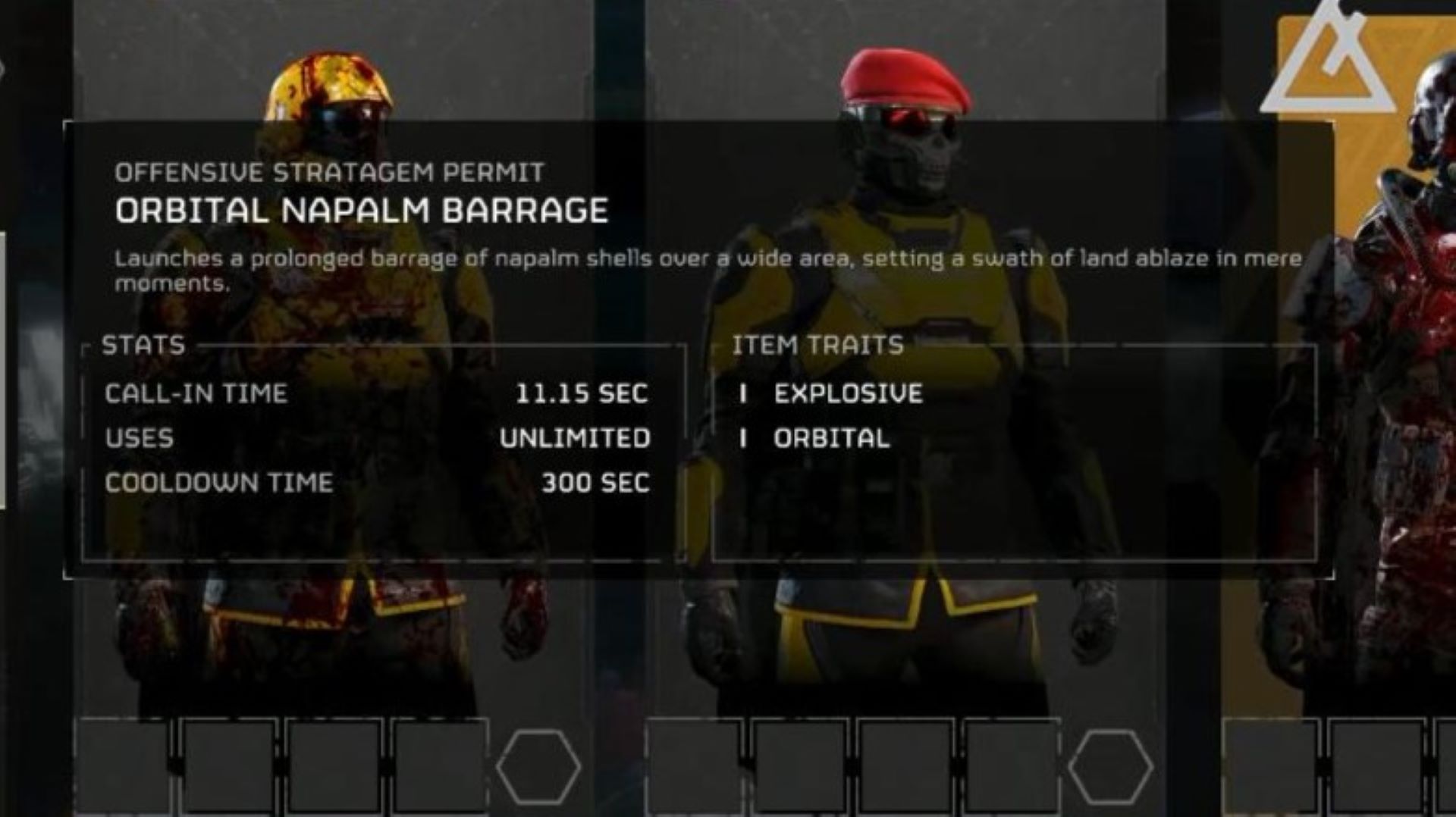Click the UNLIMITED uses value

(575, 437)
